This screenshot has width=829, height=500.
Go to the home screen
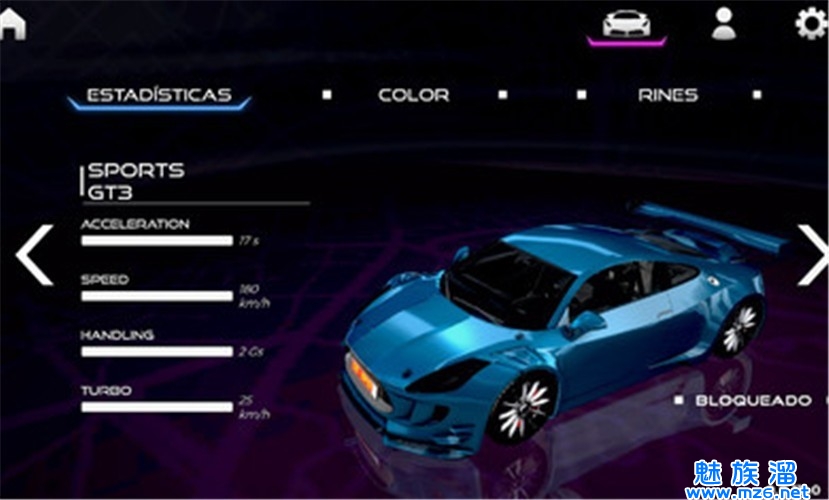click(x=12, y=22)
